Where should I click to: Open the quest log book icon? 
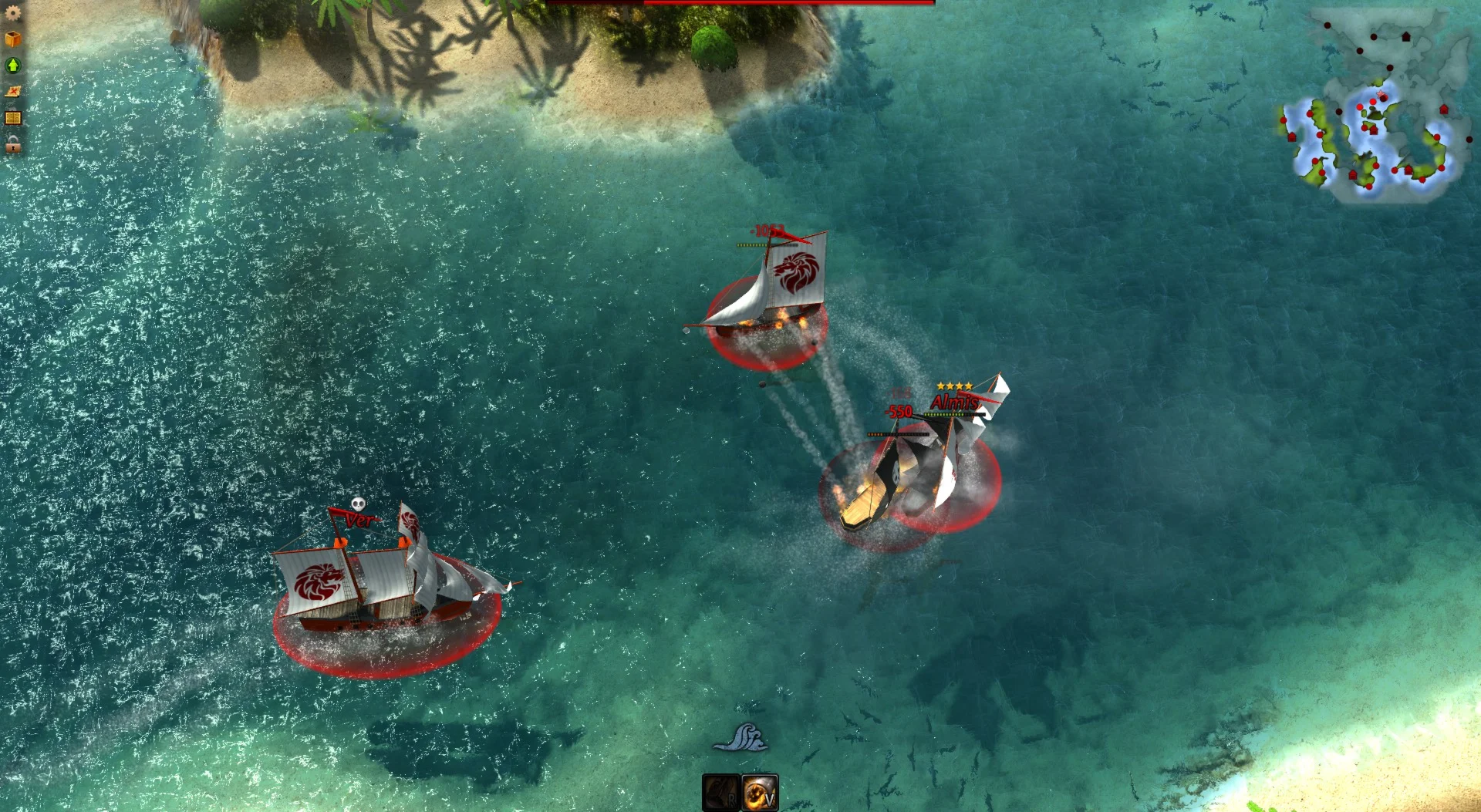(x=13, y=118)
